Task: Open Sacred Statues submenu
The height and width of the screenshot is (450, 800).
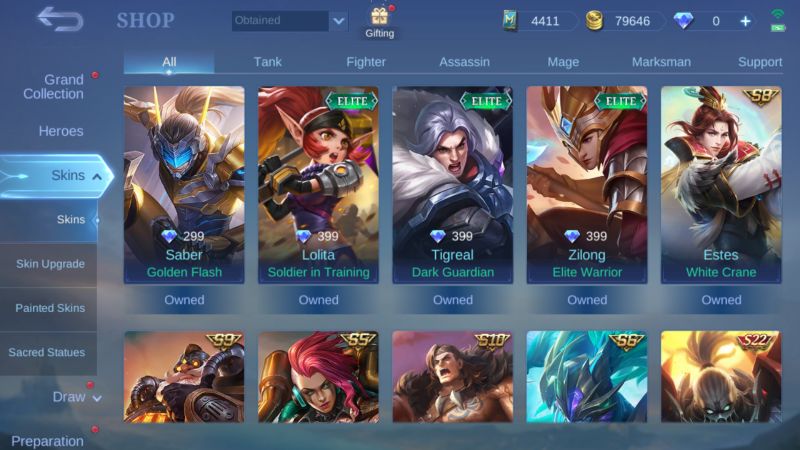Action: click(x=47, y=352)
